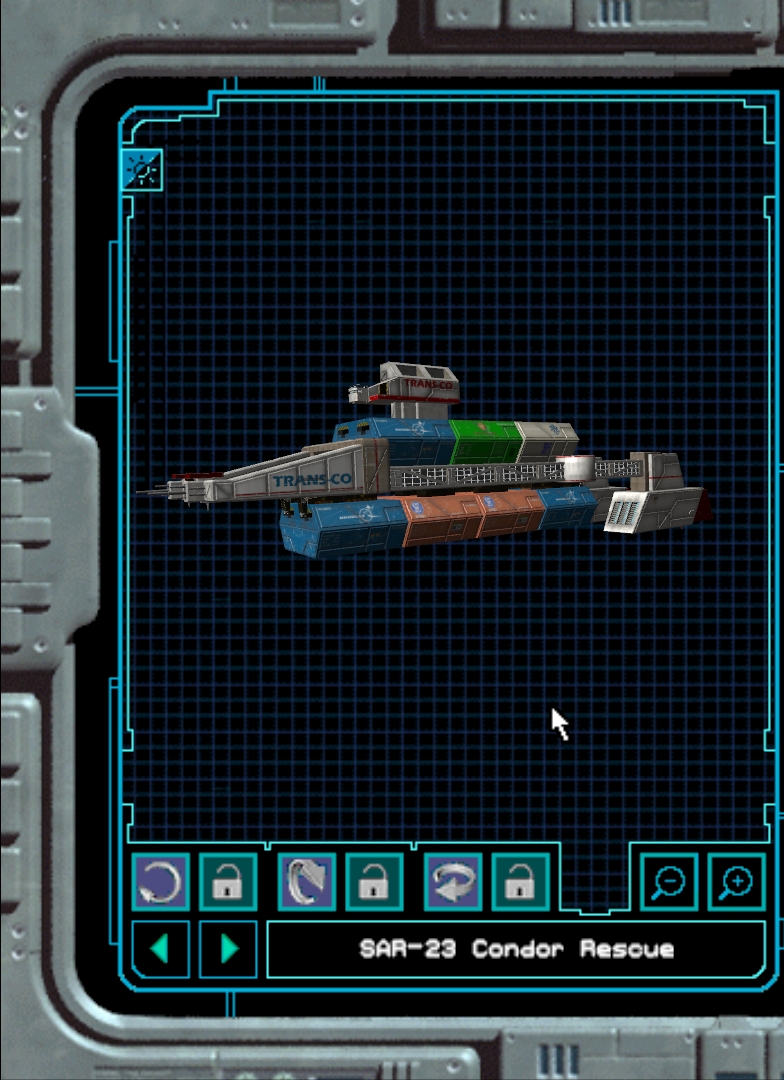Show the next ship with right arrow

(x=228, y=949)
